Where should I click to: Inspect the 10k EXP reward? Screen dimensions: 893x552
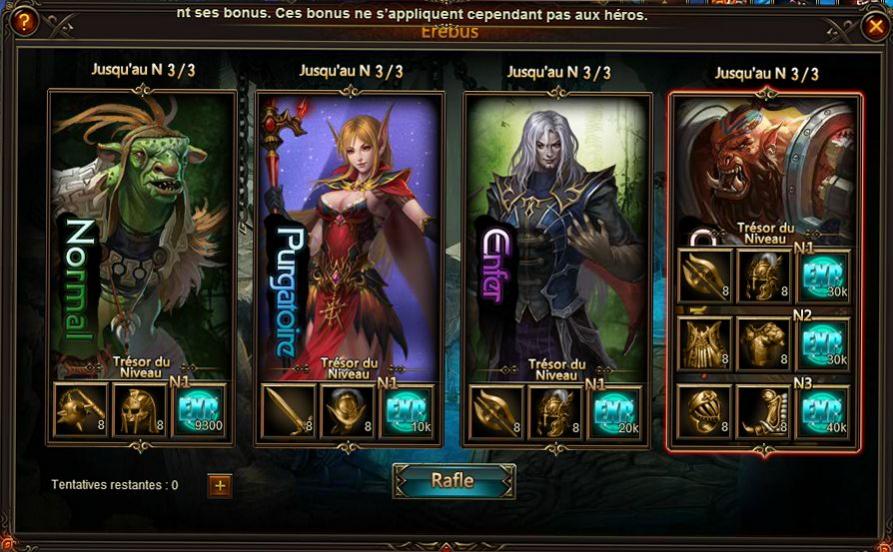407,410
